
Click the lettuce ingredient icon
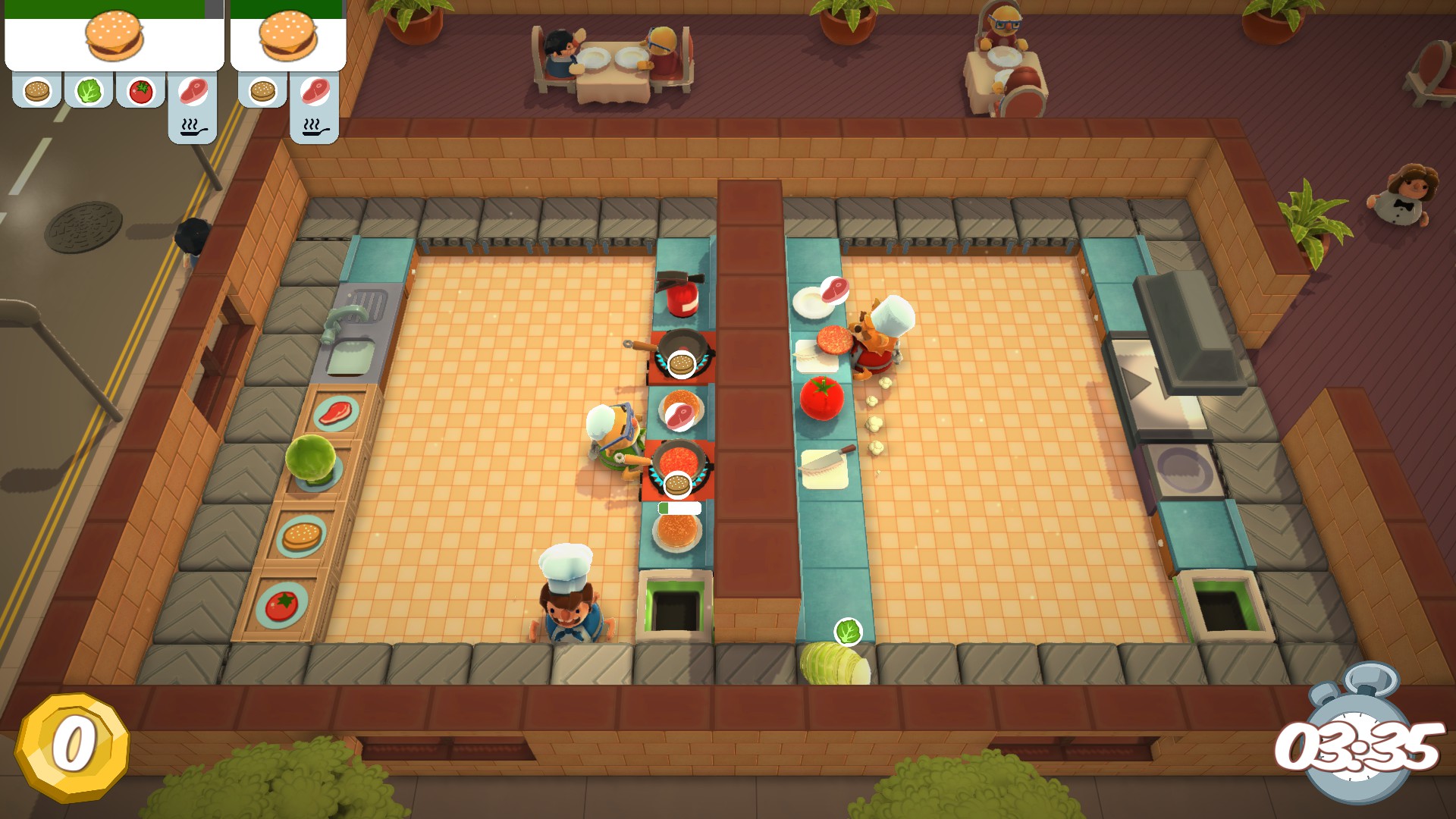[89, 92]
